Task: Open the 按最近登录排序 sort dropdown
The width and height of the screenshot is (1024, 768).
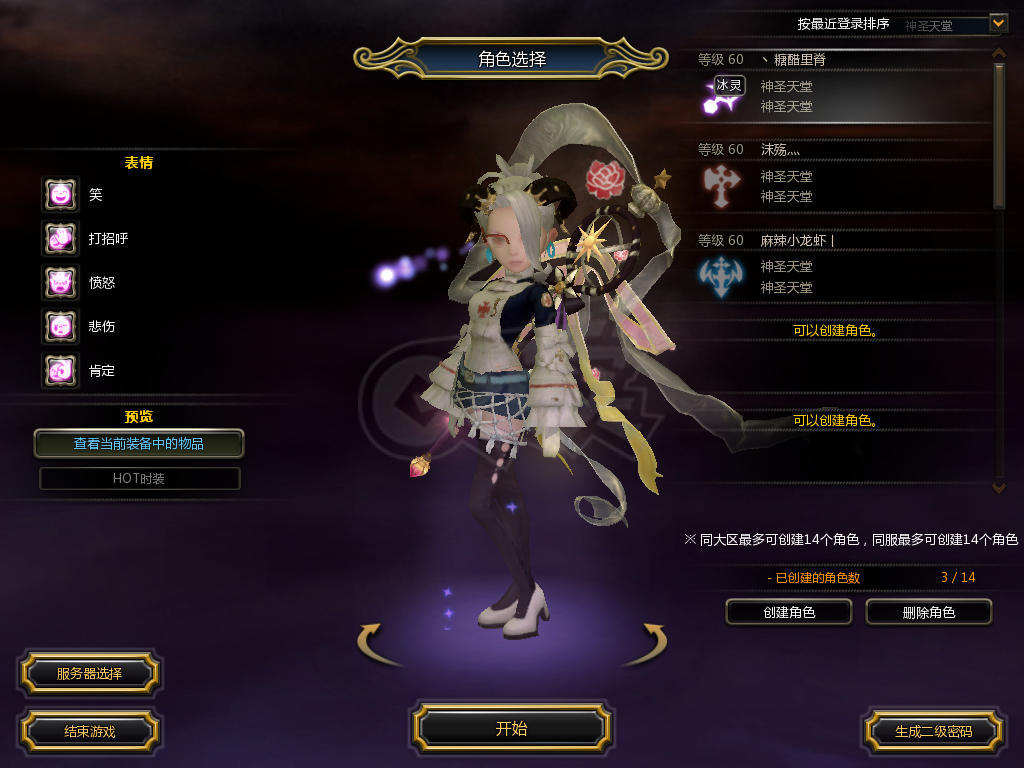Action: pyautogui.click(x=998, y=23)
